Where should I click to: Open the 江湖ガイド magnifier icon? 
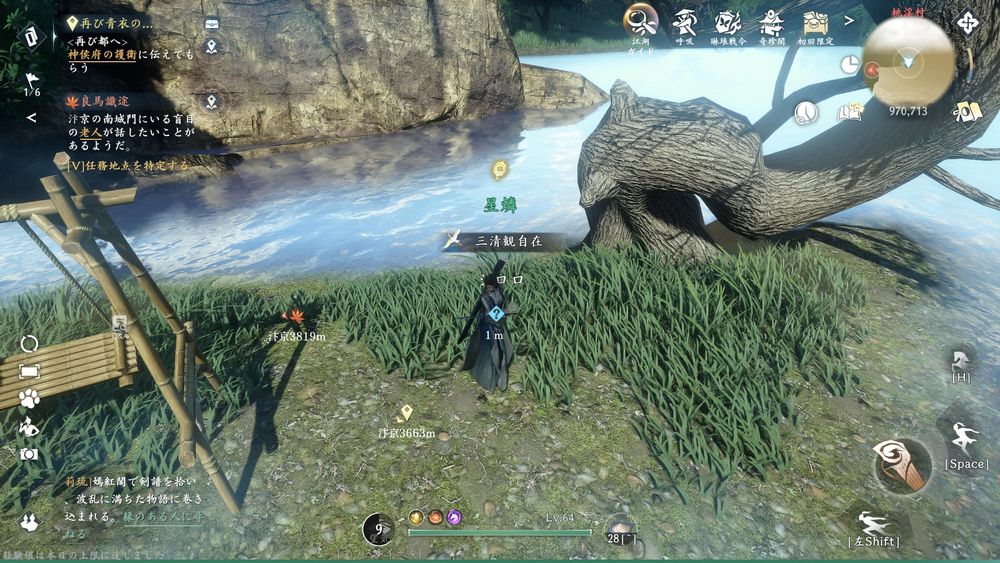[640, 20]
